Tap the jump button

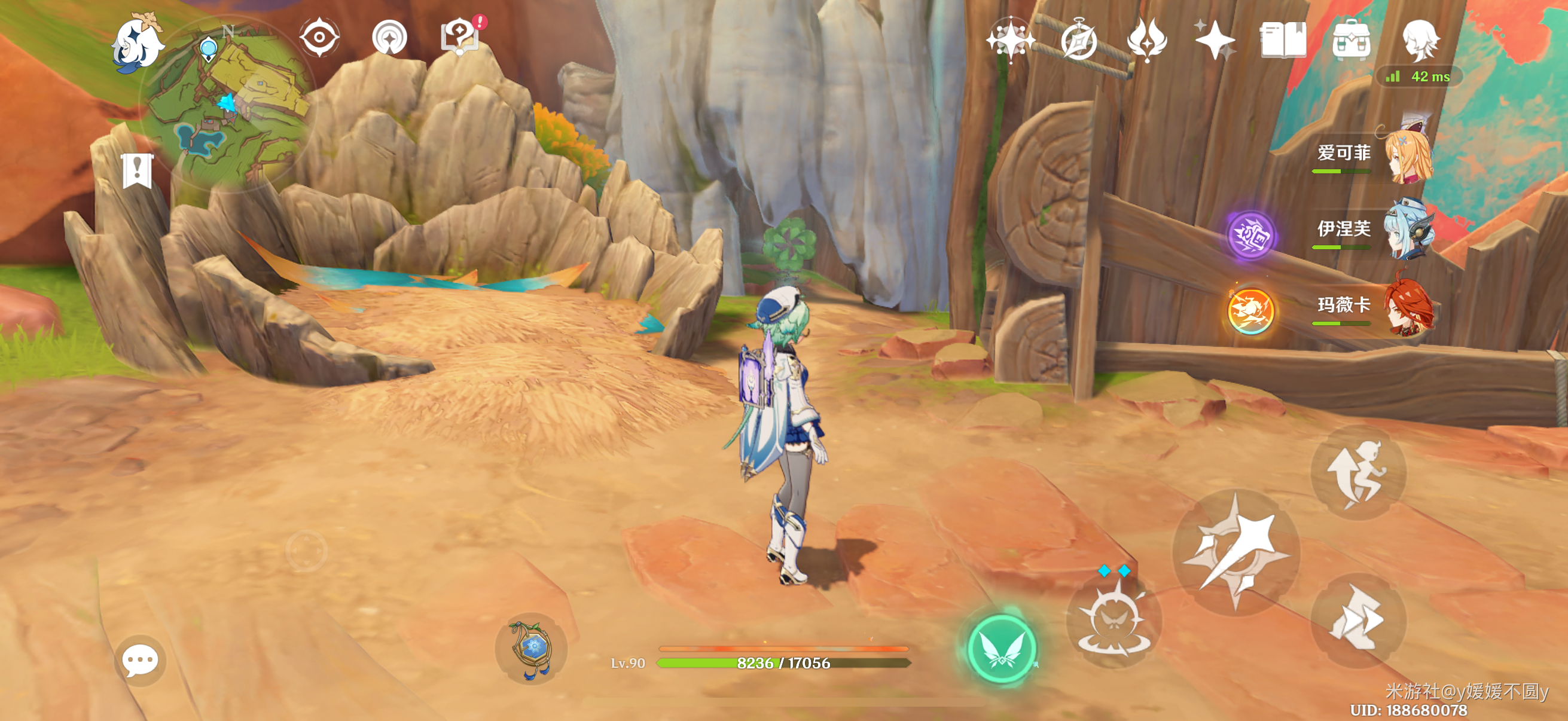1358,473
